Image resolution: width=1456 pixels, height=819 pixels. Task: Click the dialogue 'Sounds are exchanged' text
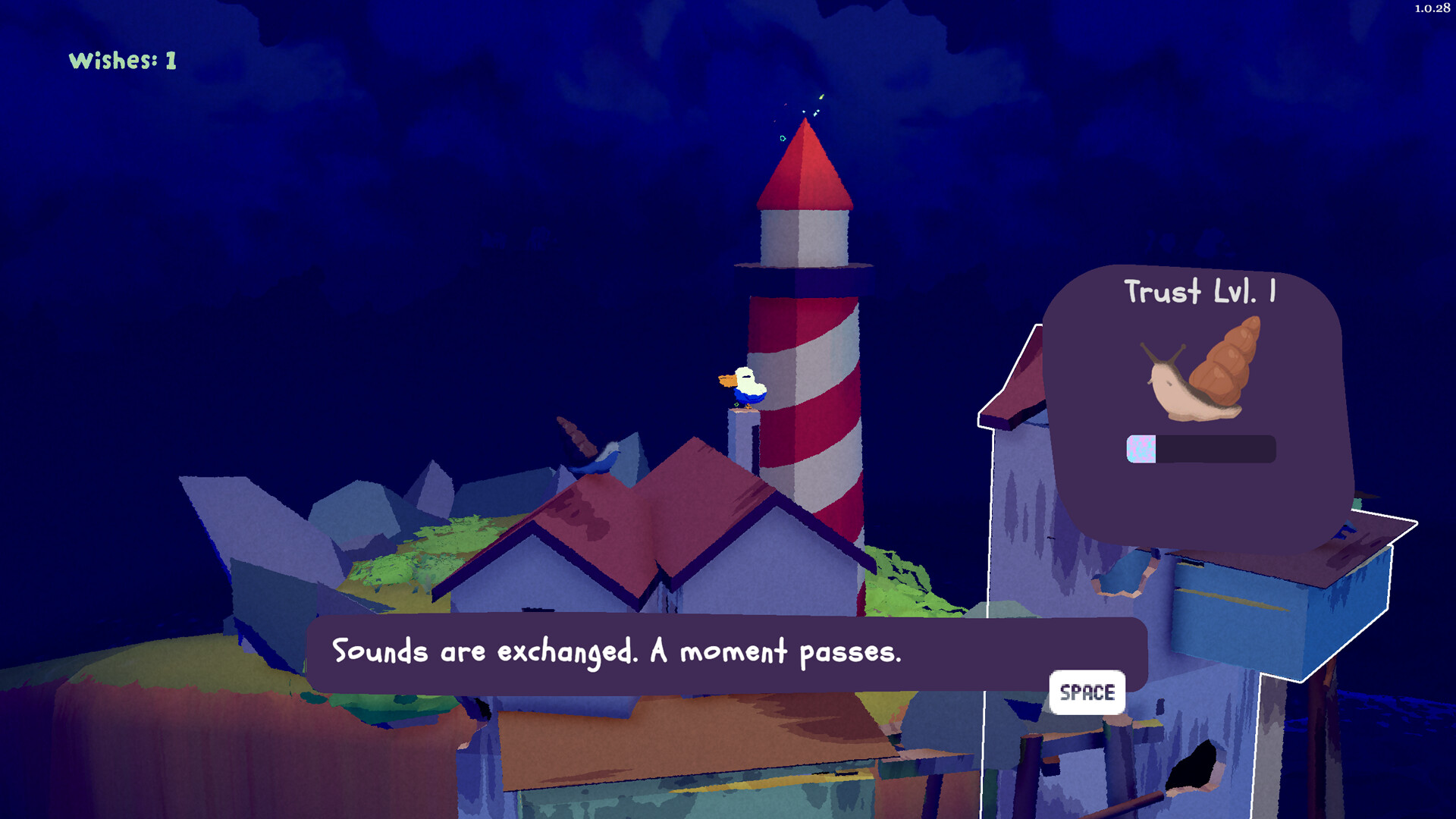coord(618,651)
